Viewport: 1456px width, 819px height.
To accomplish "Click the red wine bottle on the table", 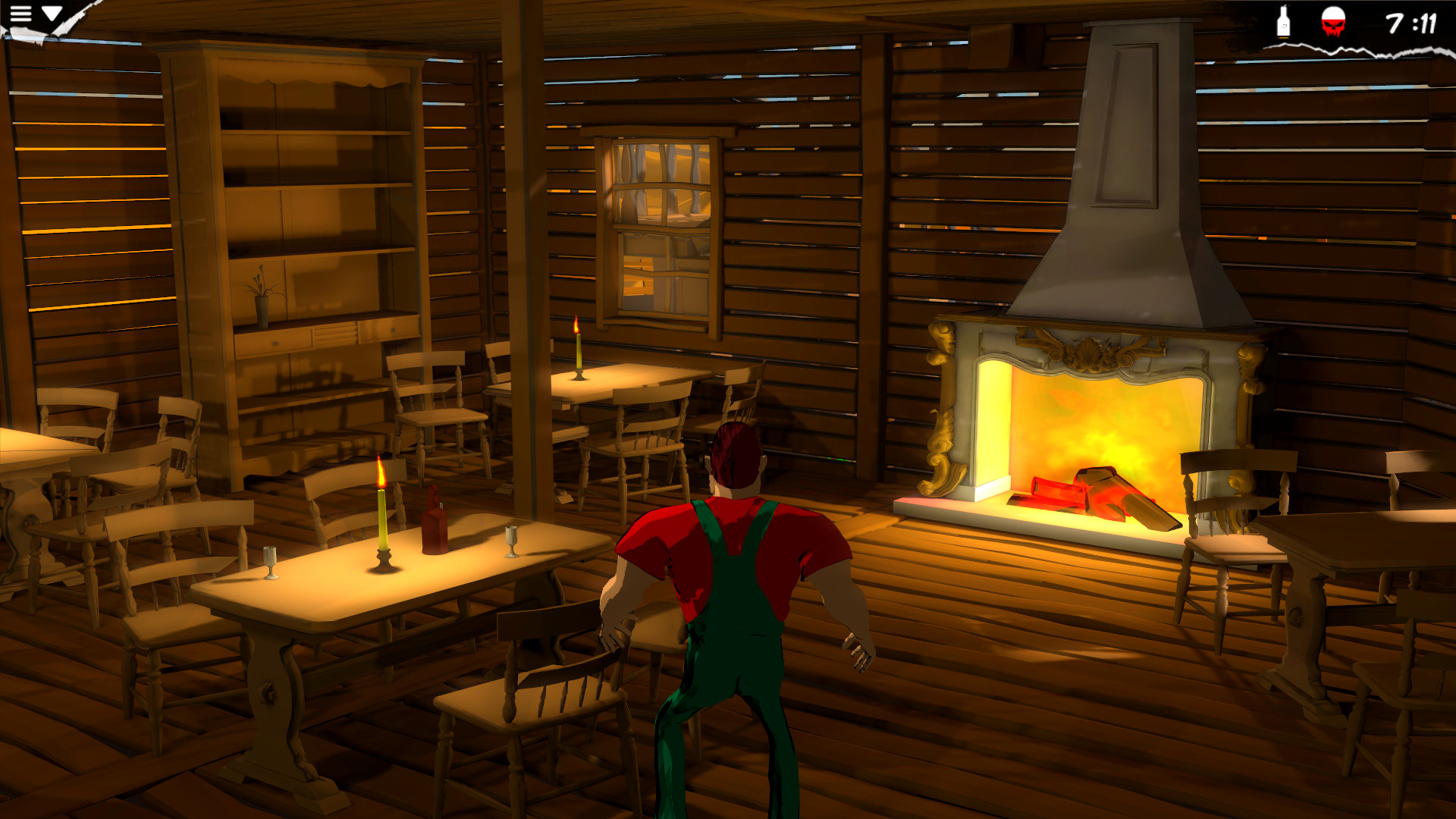I will coord(432,516).
